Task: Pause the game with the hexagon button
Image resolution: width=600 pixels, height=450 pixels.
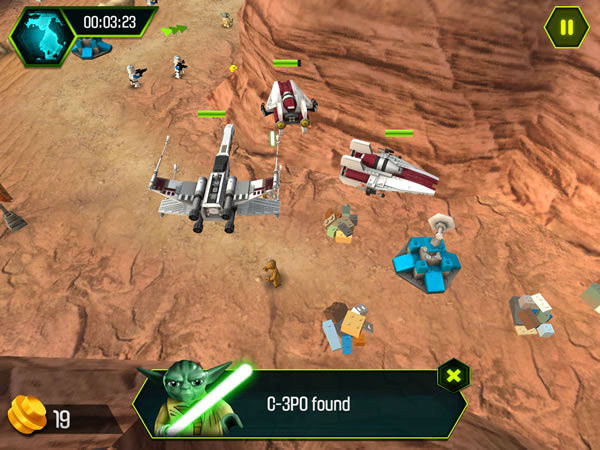Action: pyautogui.click(x=567, y=26)
